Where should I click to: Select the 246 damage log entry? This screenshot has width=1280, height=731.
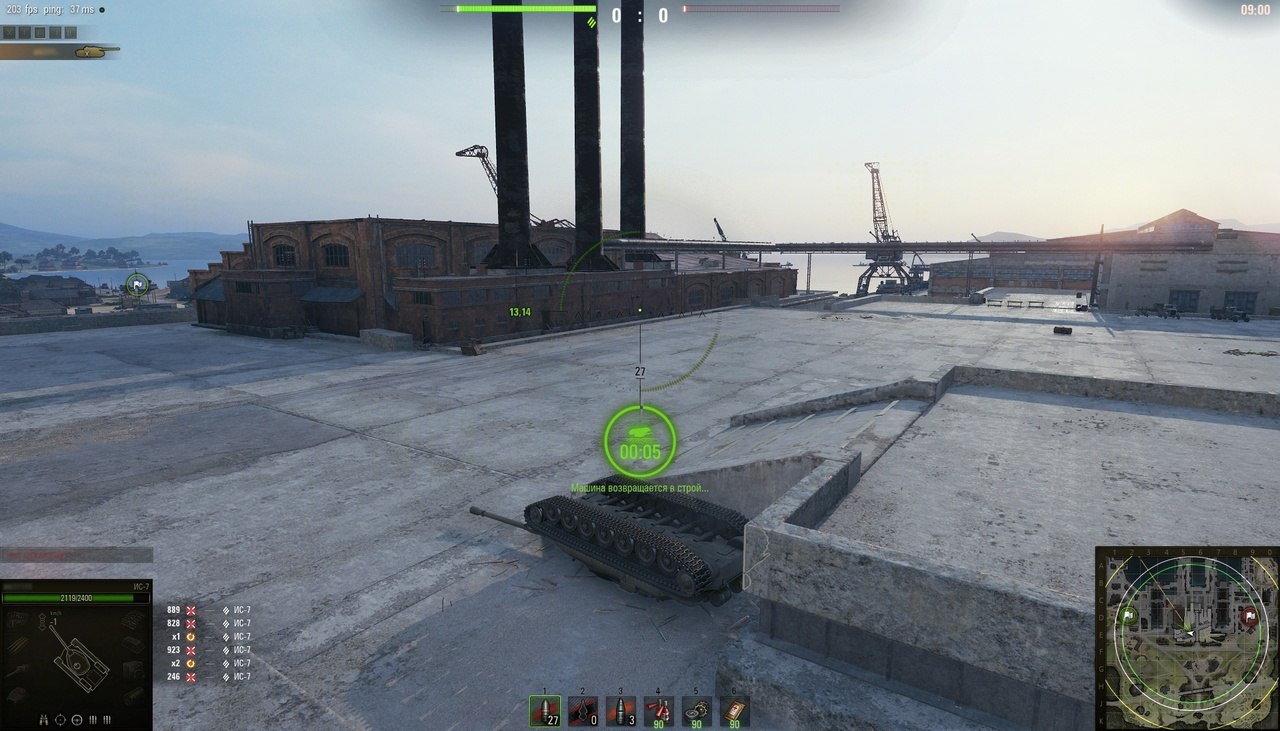tap(174, 677)
